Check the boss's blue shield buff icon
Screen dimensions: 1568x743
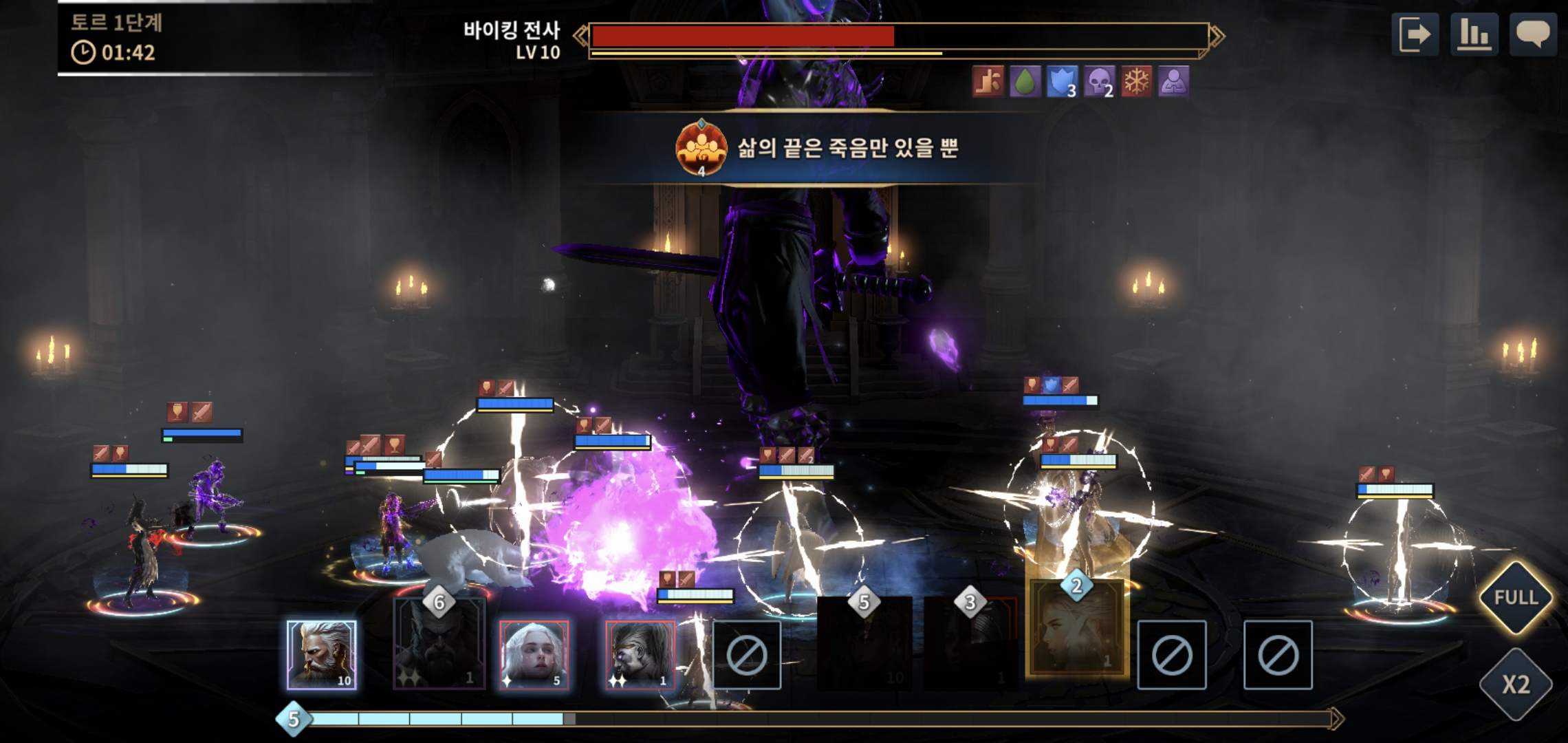point(1061,82)
